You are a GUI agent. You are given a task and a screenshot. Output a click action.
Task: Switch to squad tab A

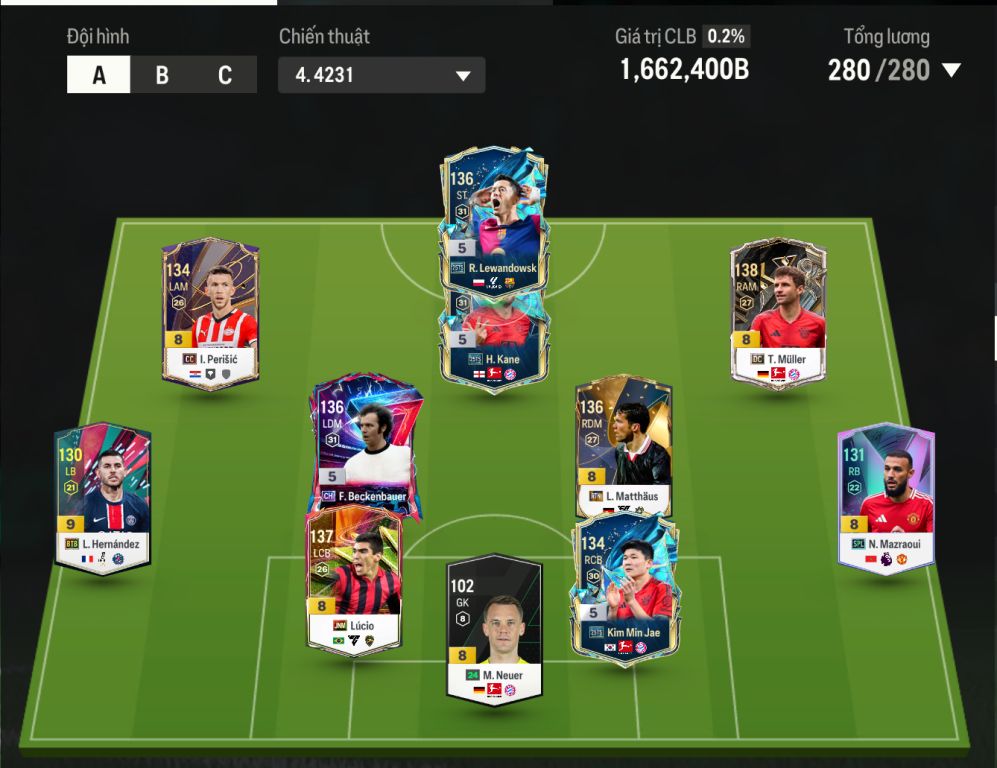tap(98, 75)
